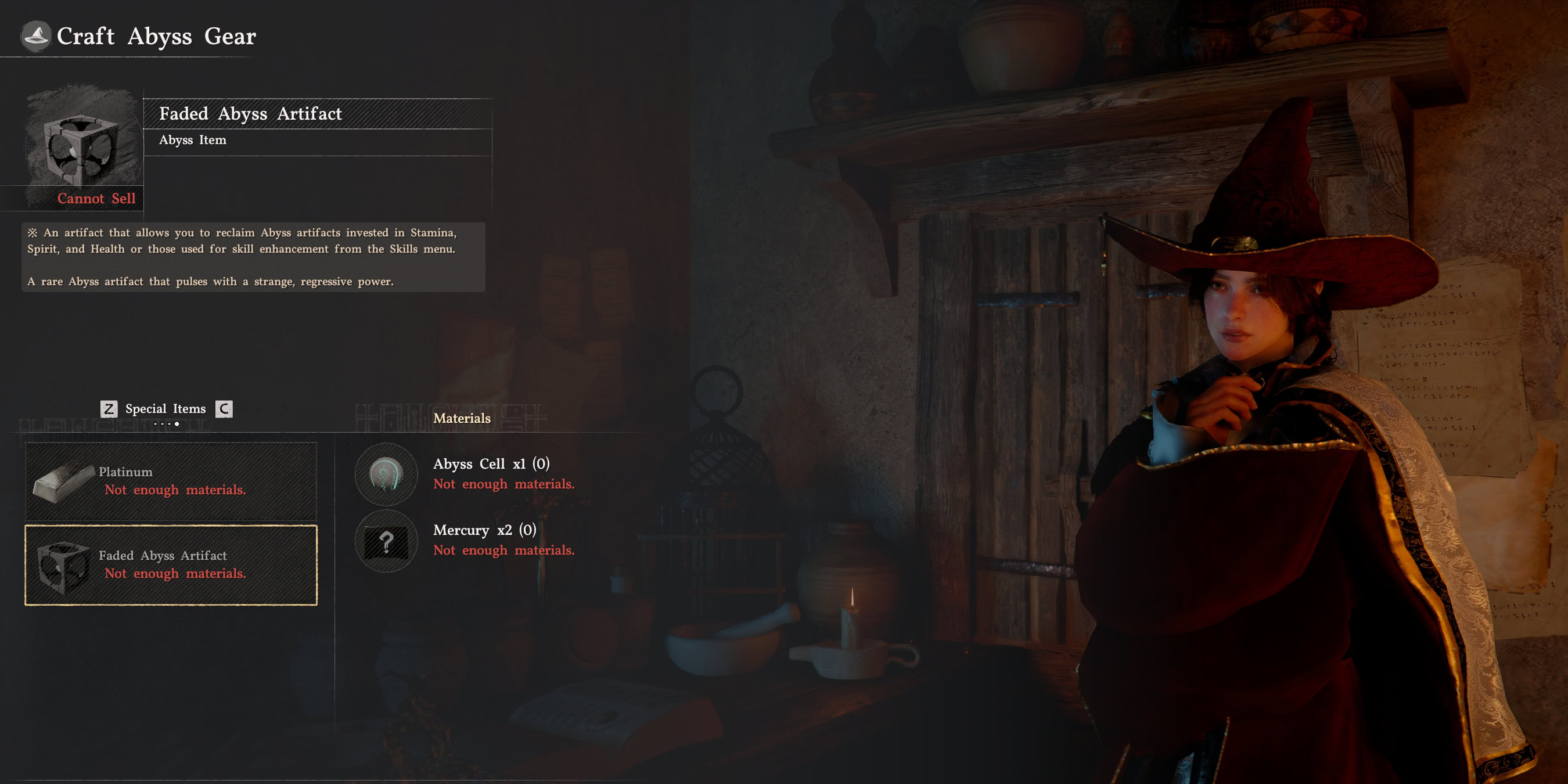Click the Mercury question mark icon
The width and height of the screenshot is (1568, 784).
pyautogui.click(x=387, y=541)
